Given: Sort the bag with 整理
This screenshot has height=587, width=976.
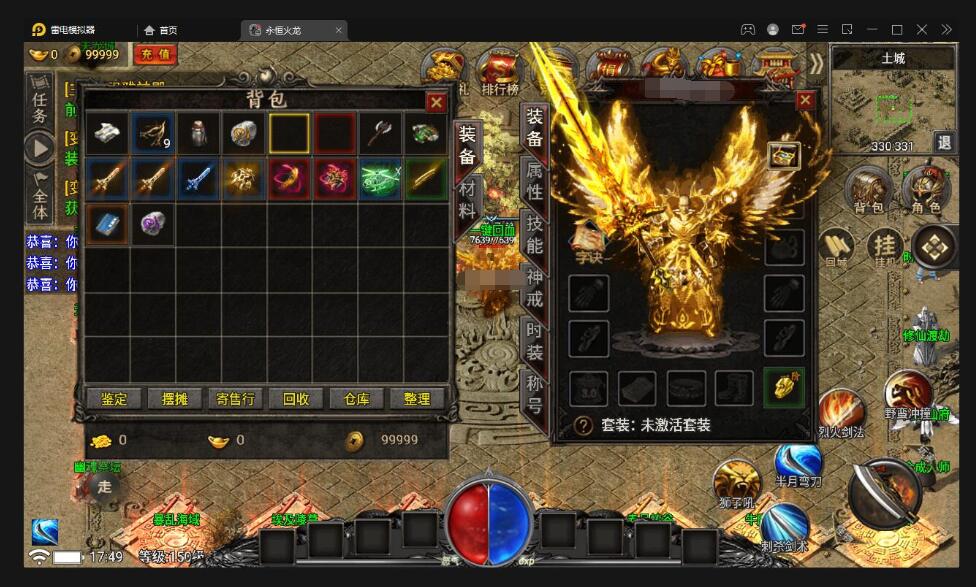Looking at the screenshot, I should coord(417,399).
